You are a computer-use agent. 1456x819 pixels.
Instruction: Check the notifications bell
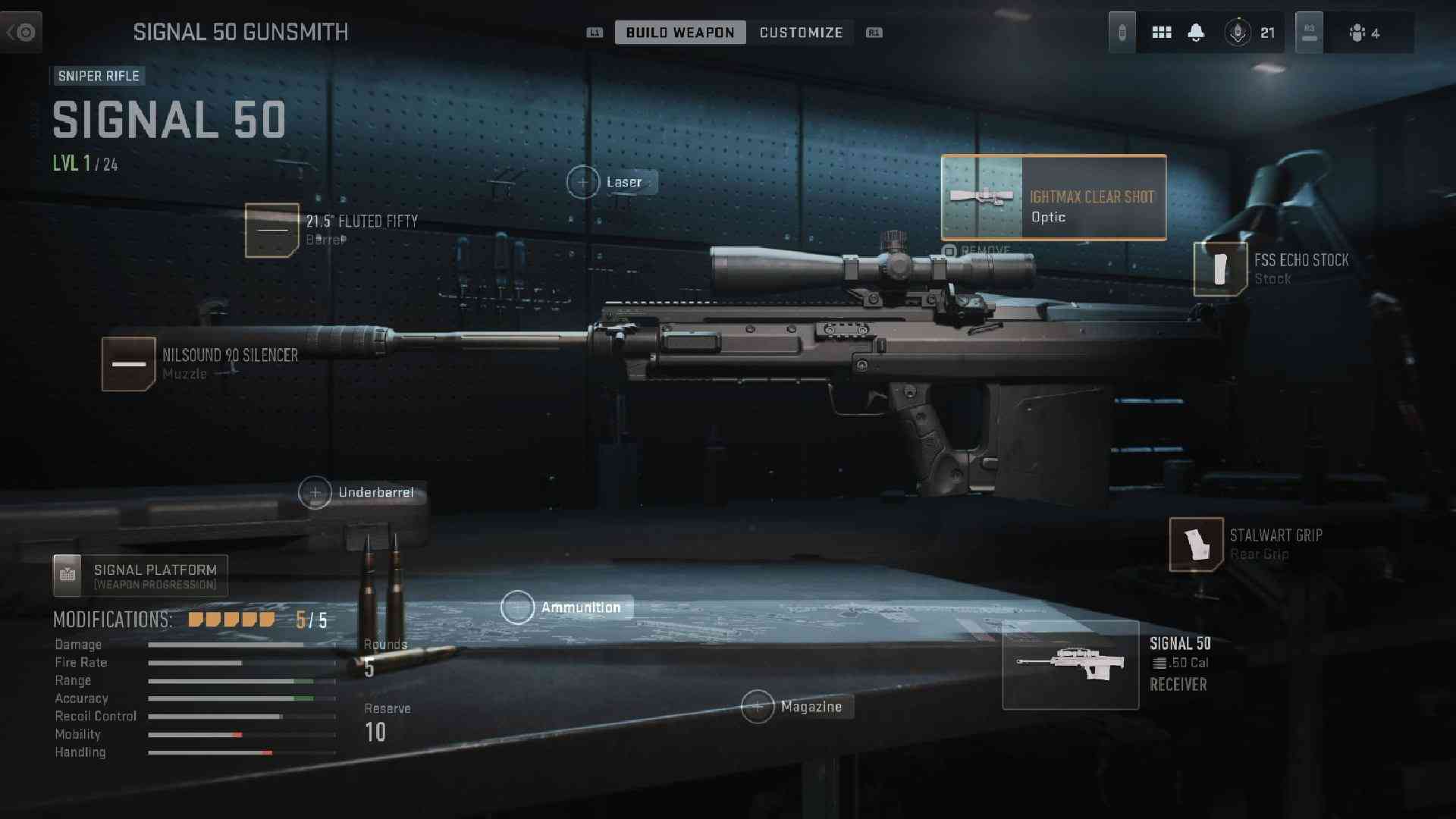pyautogui.click(x=1196, y=33)
